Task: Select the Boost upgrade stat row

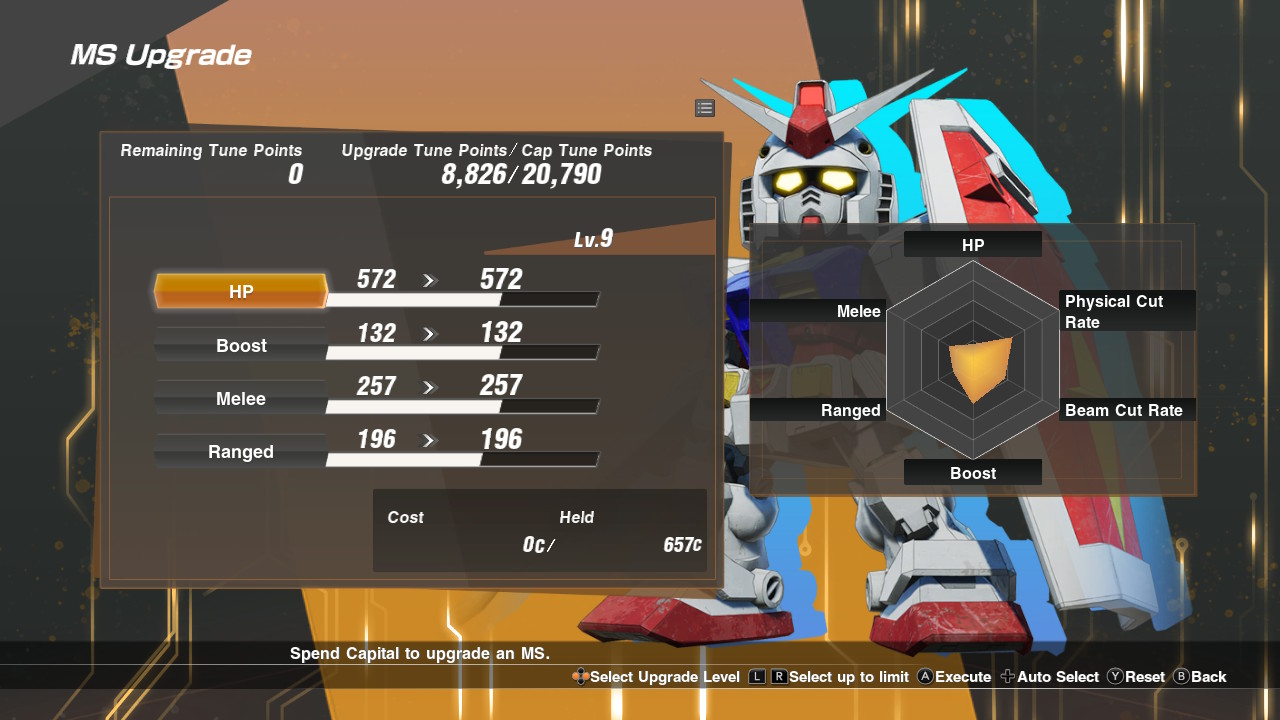Action: tap(240, 346)
